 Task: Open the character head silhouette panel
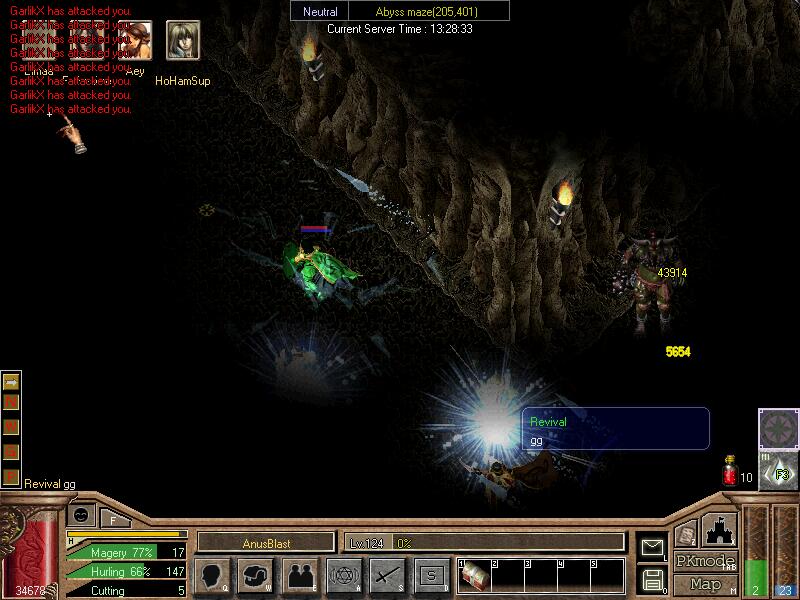pos(212,575)
